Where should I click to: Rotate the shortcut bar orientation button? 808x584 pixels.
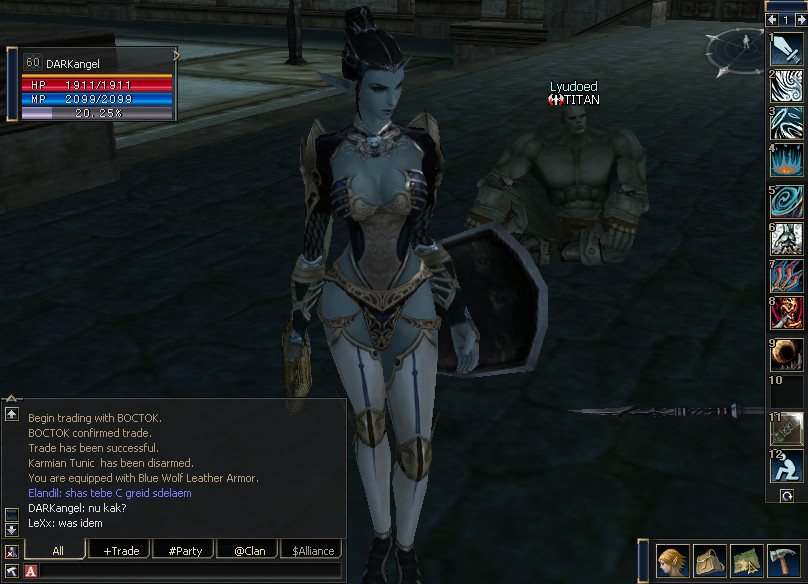click(x=787, y=496)
